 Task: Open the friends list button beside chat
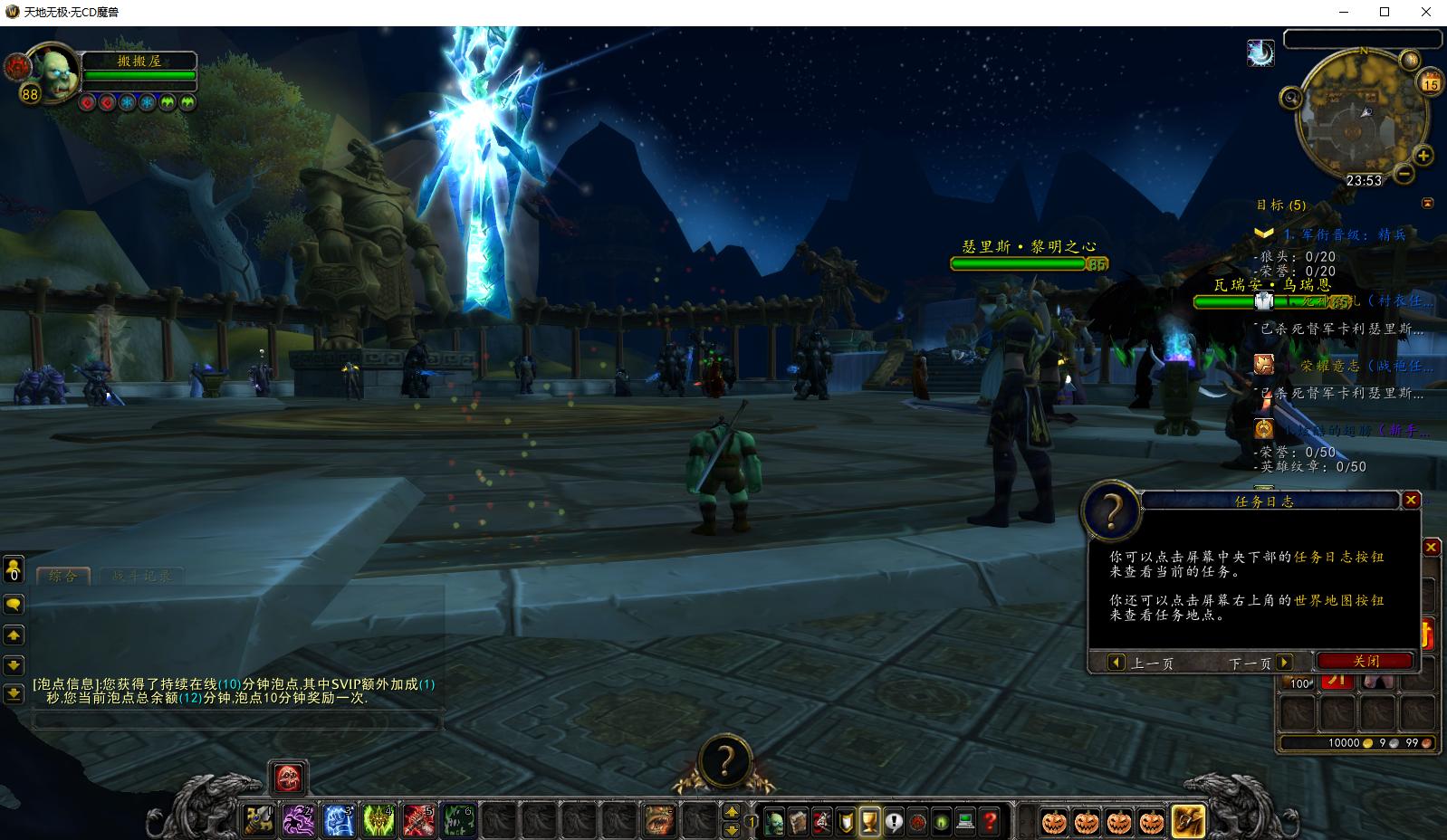tap(14, 569)
